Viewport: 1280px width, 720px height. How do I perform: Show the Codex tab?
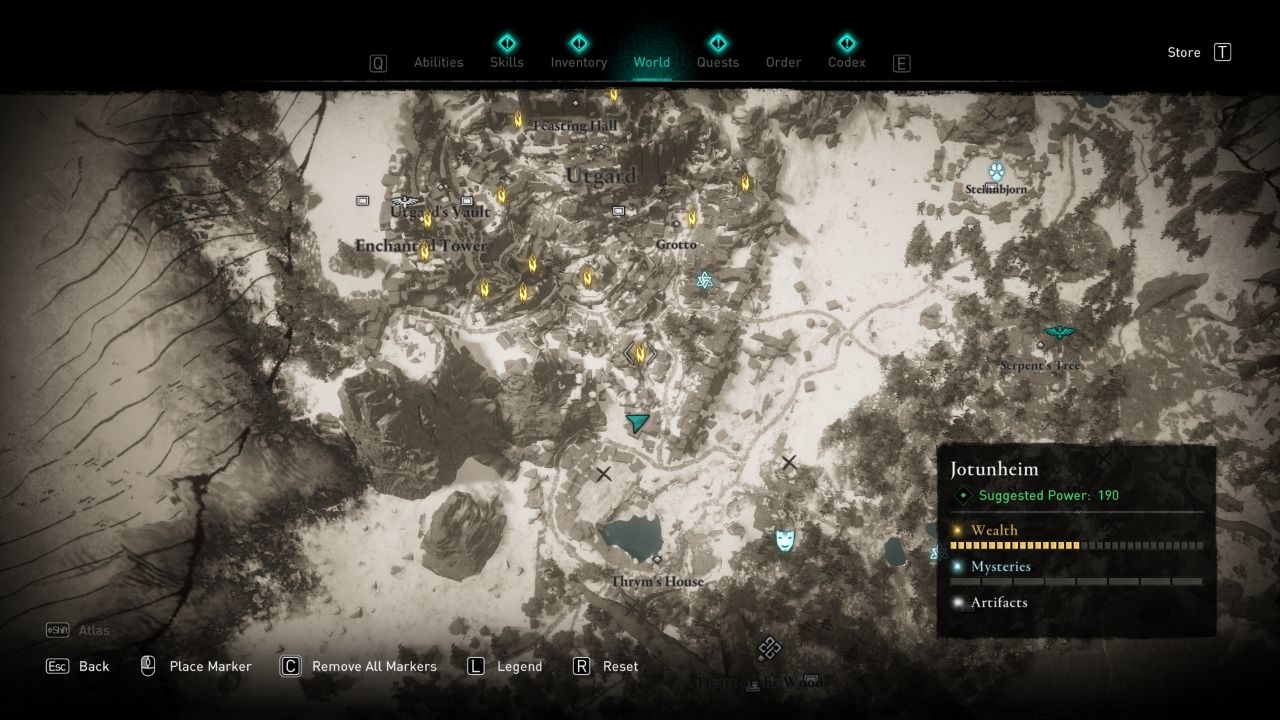pyautogui.click(x=846, y=62)
